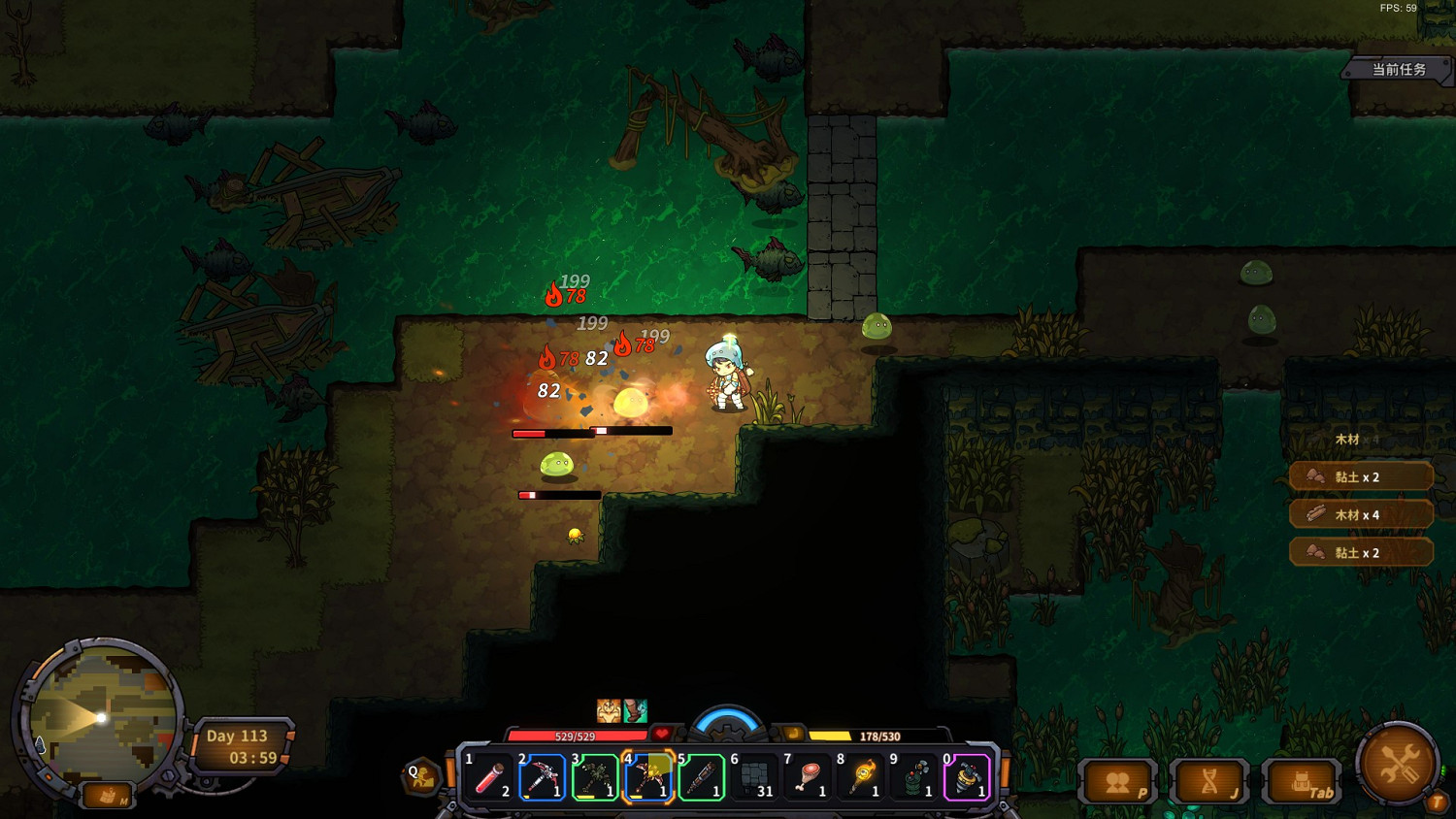This screenshot has height=819, width=1456.
Task: Expand the 当前任务 quest tracker tab
Action: pos(1398,70)
